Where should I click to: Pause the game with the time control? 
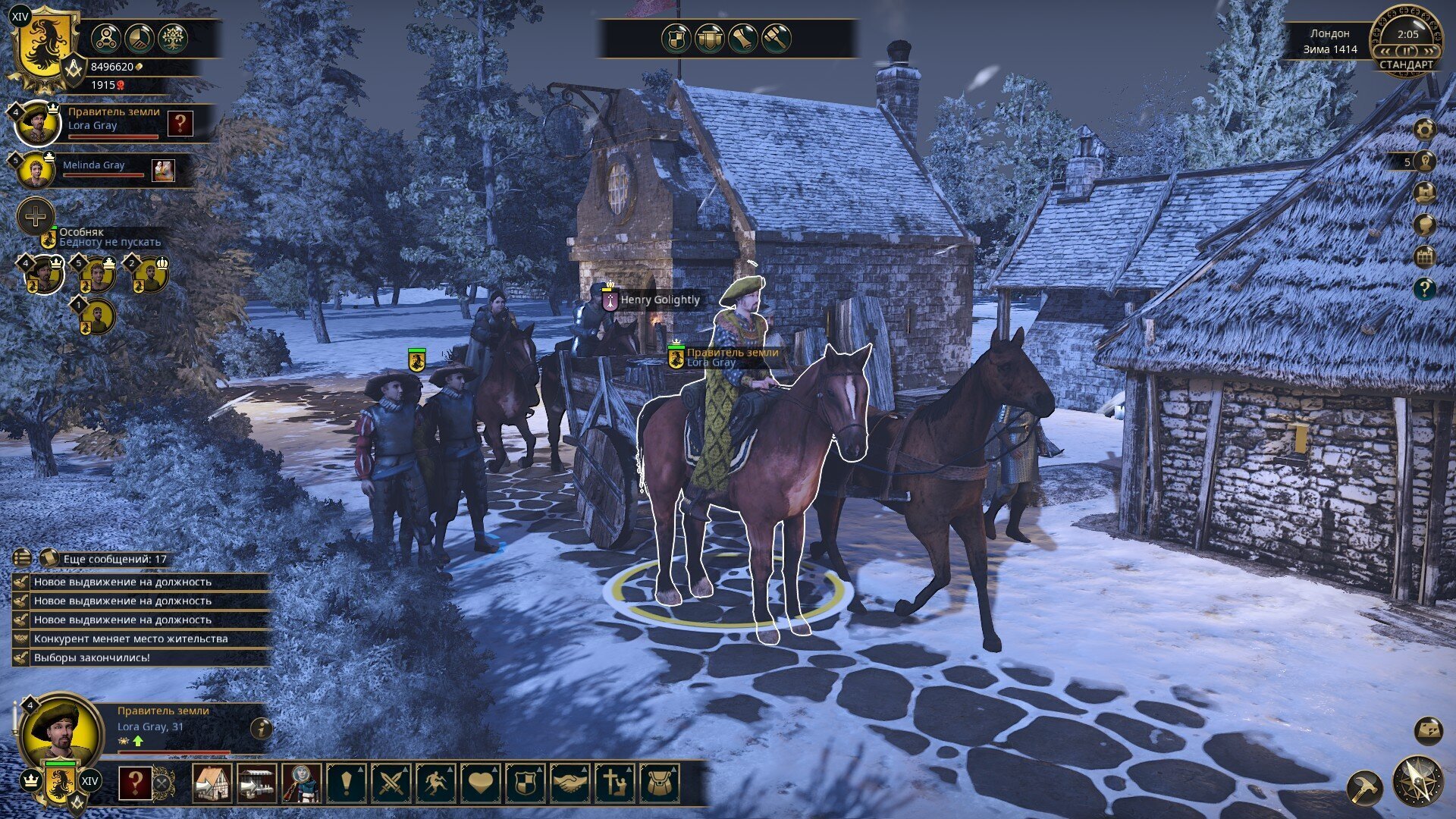pyautogui.click(x=1407, y=51)
